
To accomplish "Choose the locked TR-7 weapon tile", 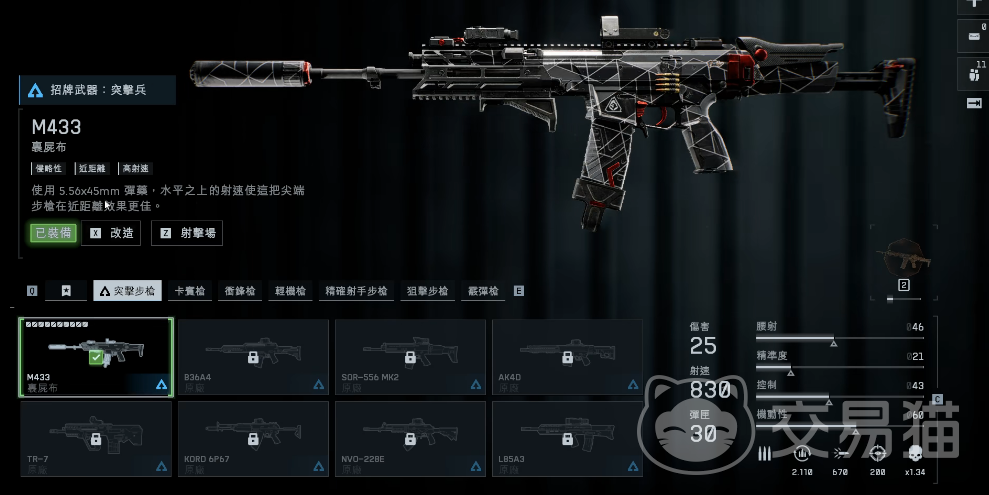I will coord(97,438).
